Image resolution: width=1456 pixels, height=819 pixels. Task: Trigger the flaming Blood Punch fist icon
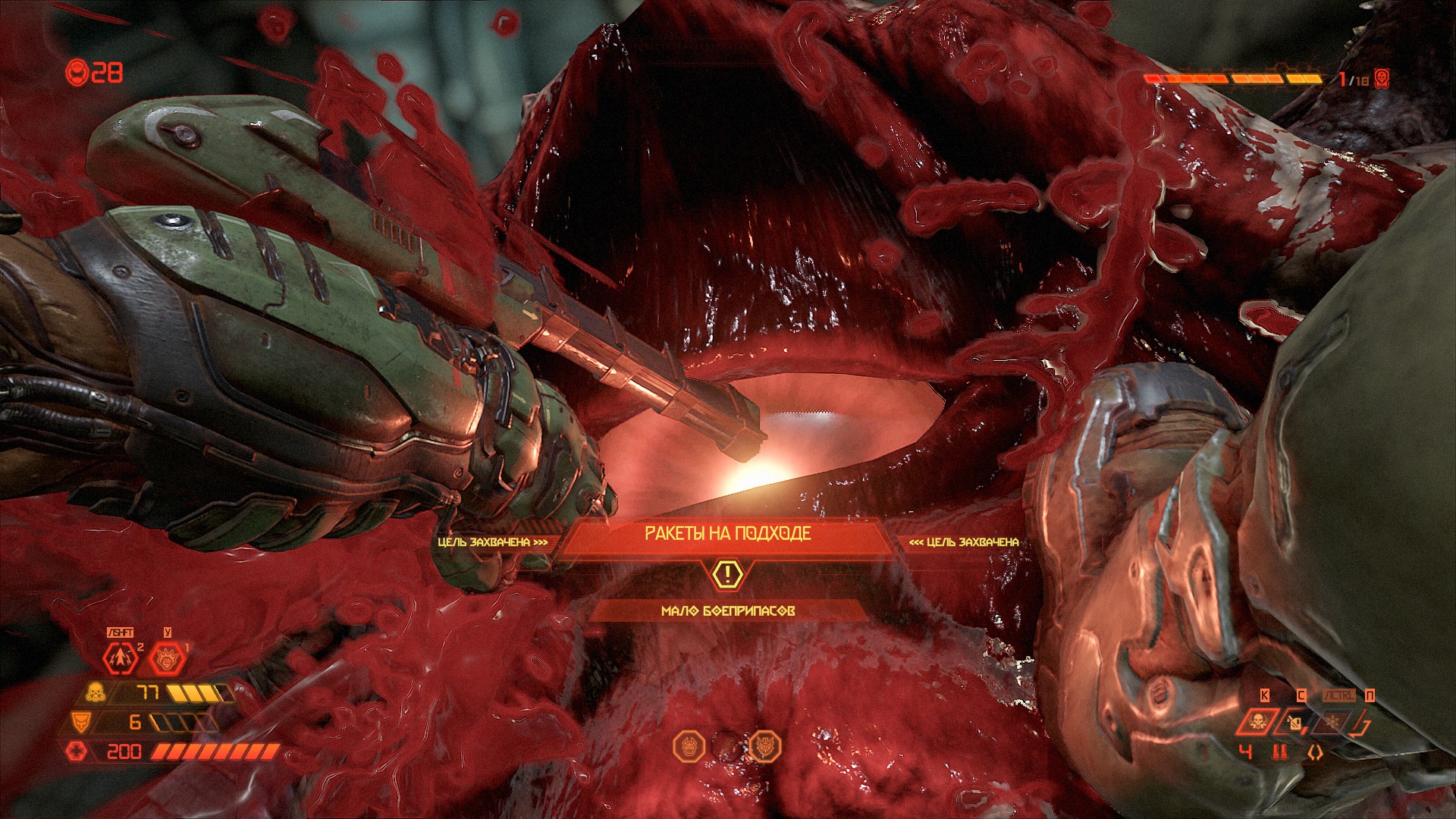coord(166,658)
